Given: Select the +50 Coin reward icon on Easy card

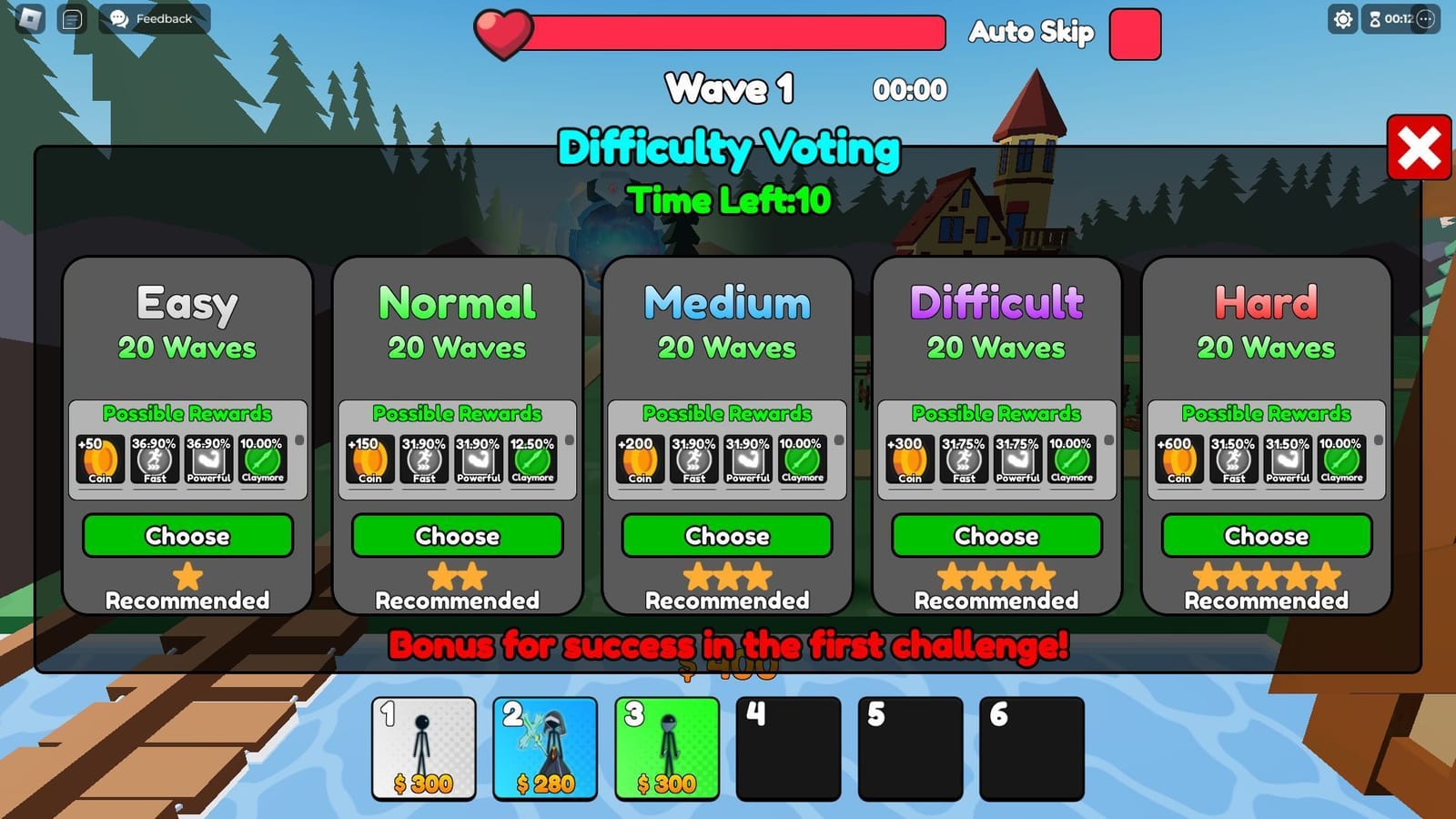Looking at the screenshot, I should (98, 460).
